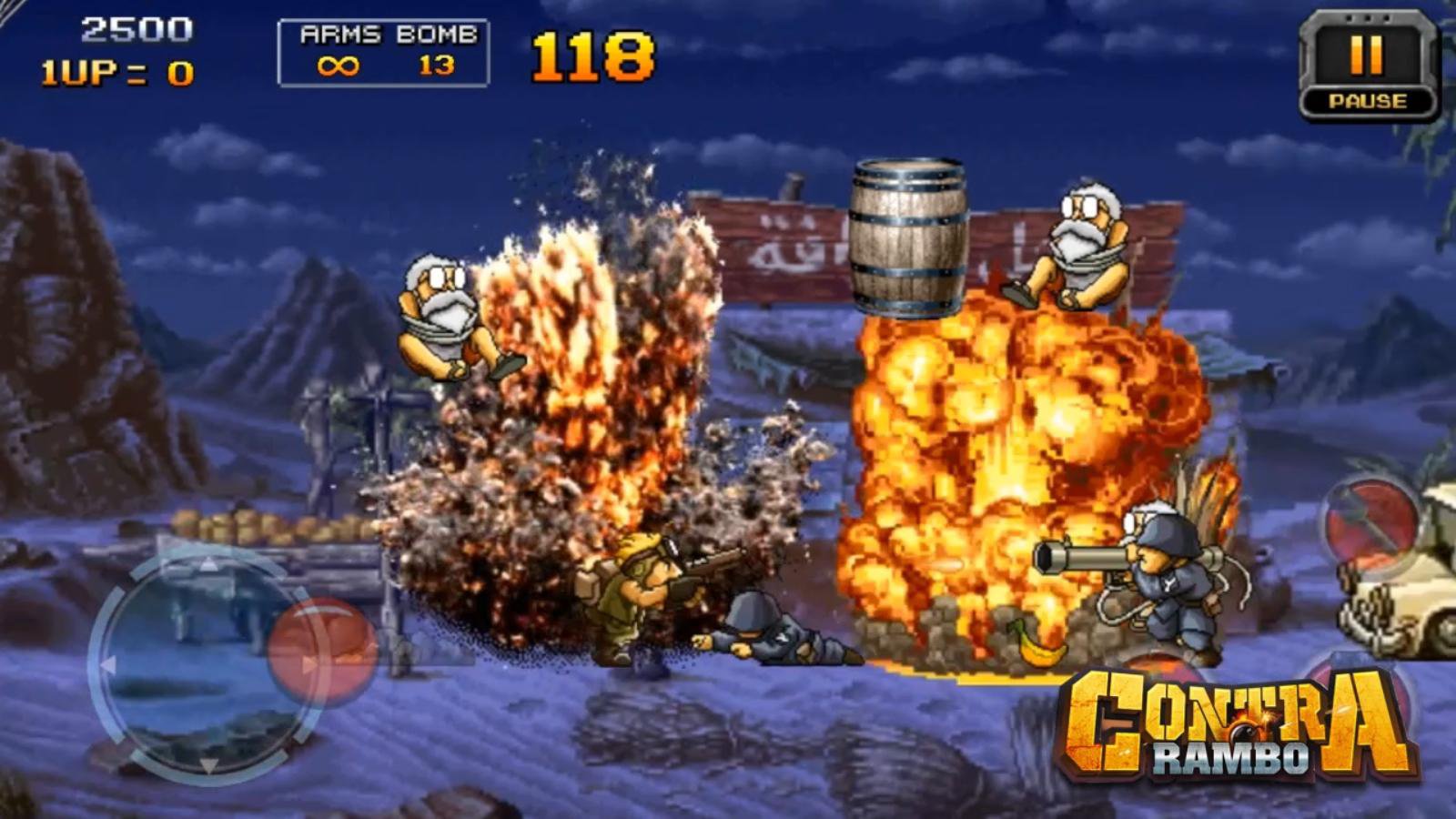Tap the joystick's down arrow
1456x819 pixels.
coord(208,764)
